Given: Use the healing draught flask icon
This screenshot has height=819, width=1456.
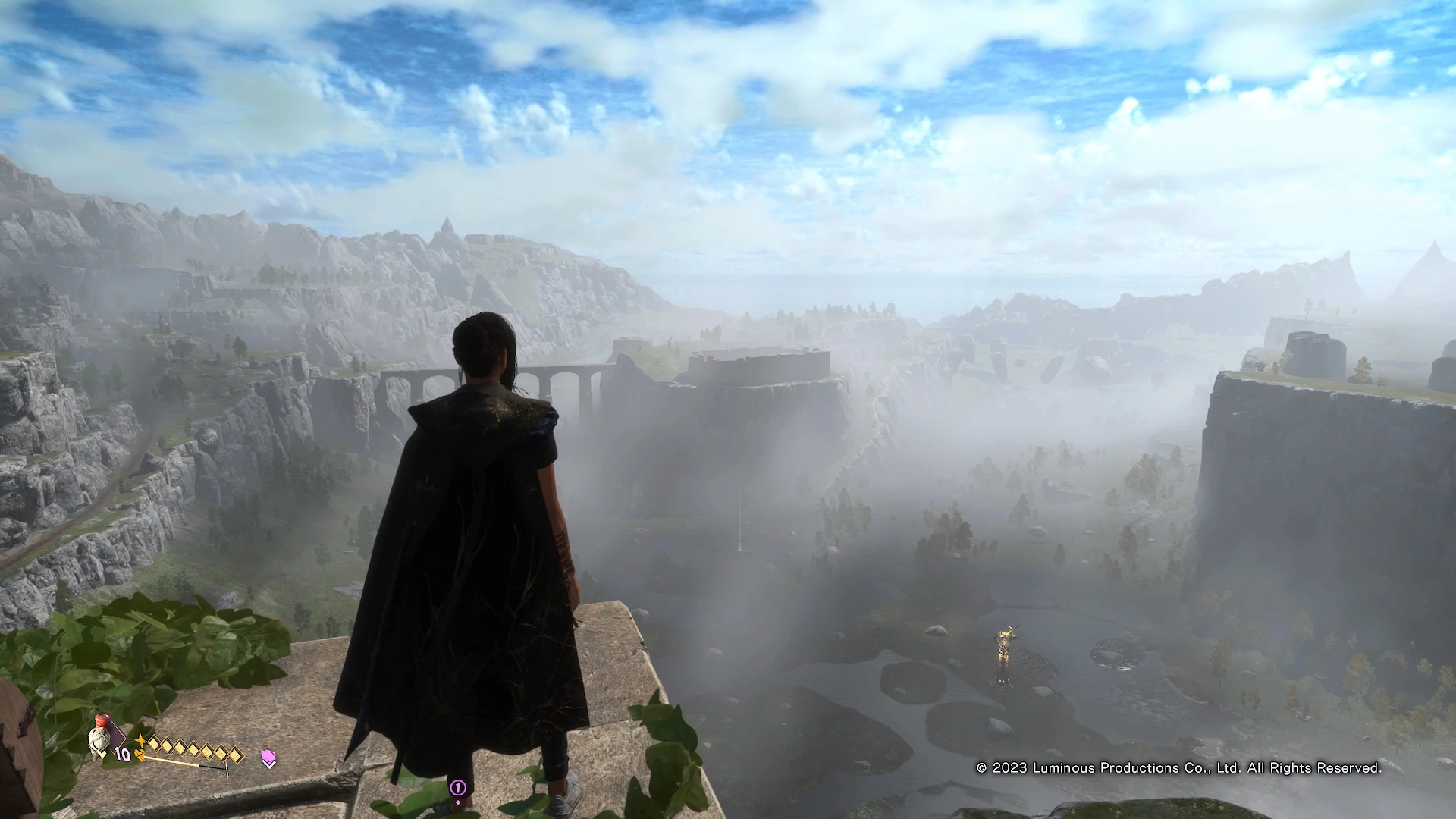Looking at the screenshot, I should click(100, 737).
